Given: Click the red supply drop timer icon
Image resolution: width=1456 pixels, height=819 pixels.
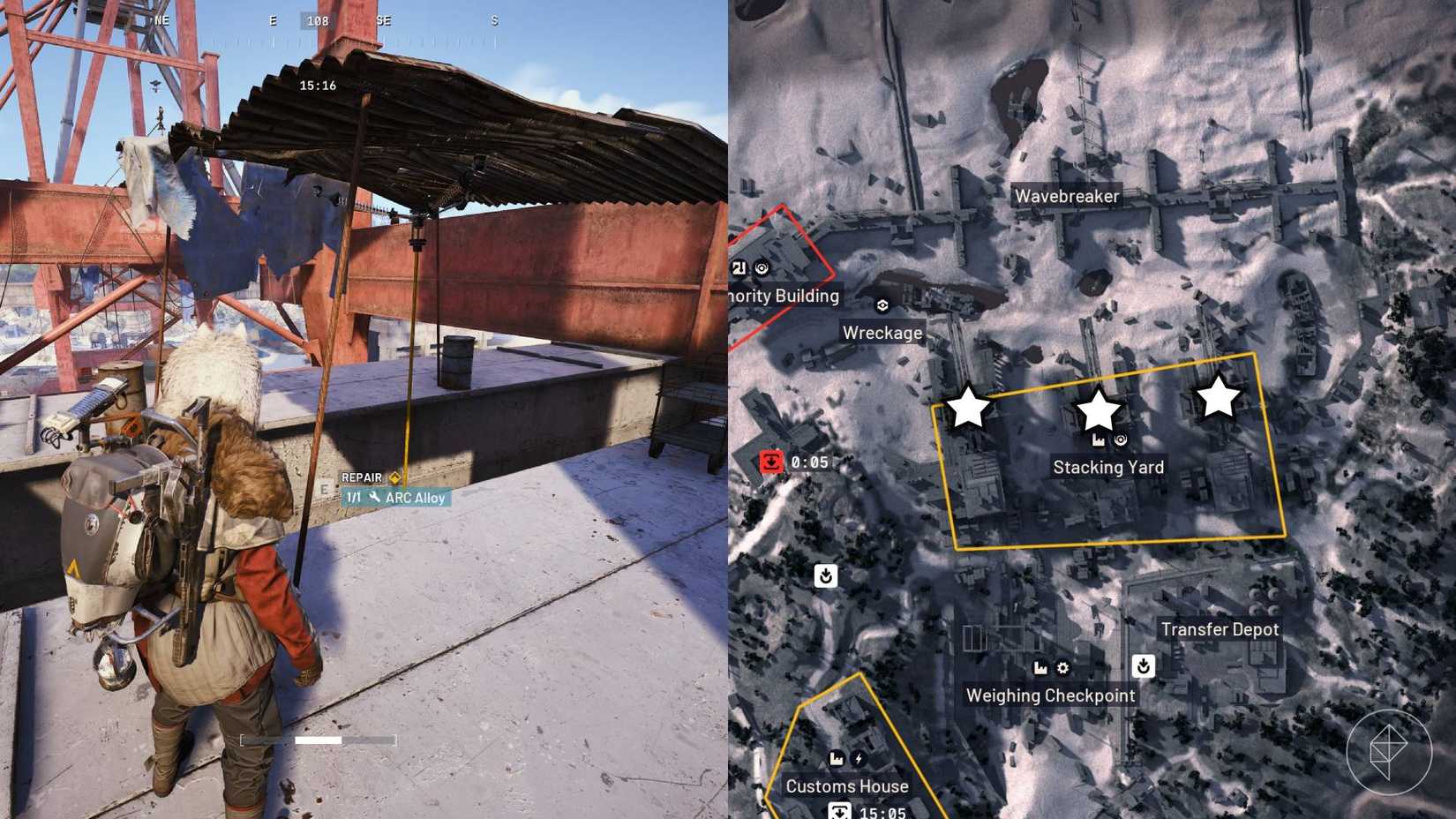Looking at the screenshot, I should (772, 462).
